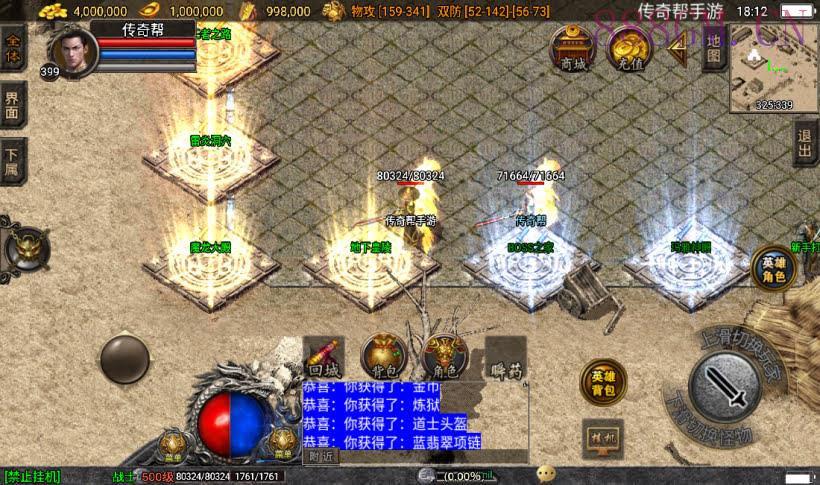This screenshot has width=820, height=485.
Task: Click the minimap
Action: click(773, 70)
